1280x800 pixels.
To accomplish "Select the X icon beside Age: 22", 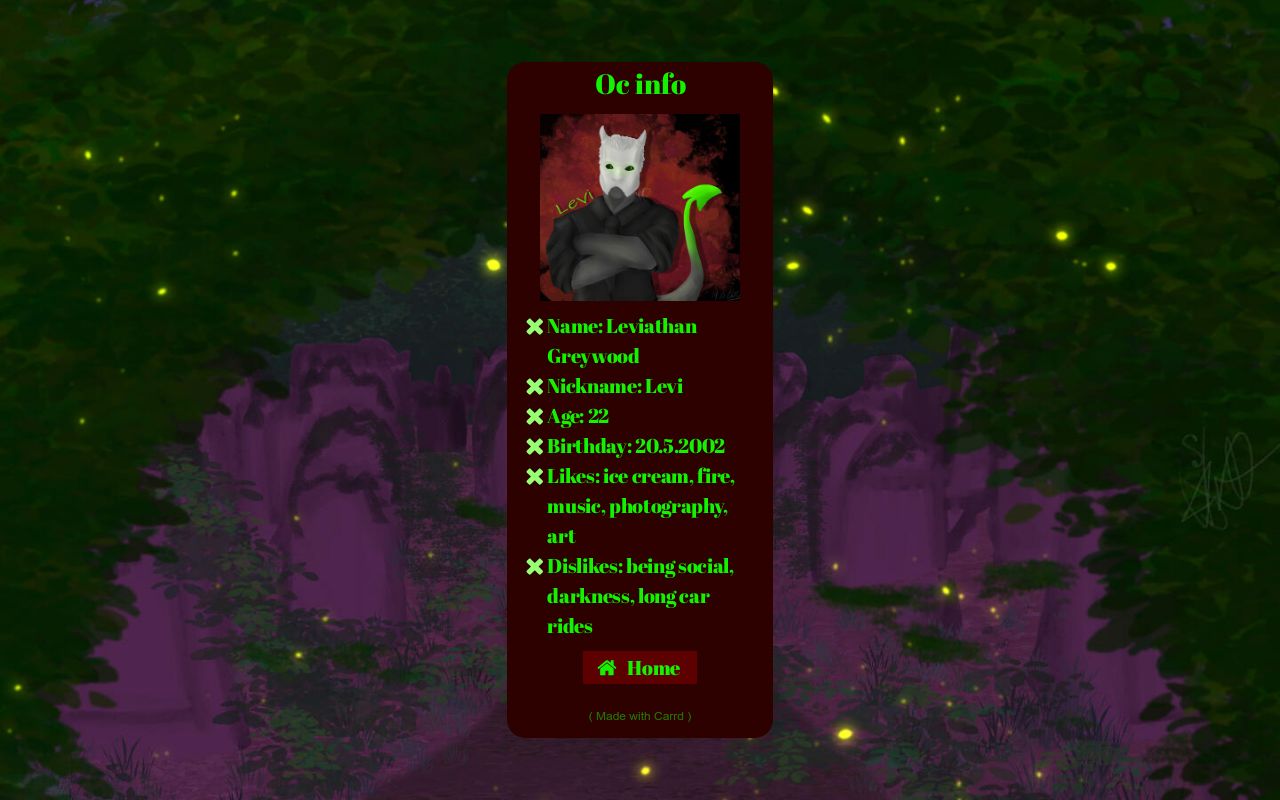I will point(535,416).
